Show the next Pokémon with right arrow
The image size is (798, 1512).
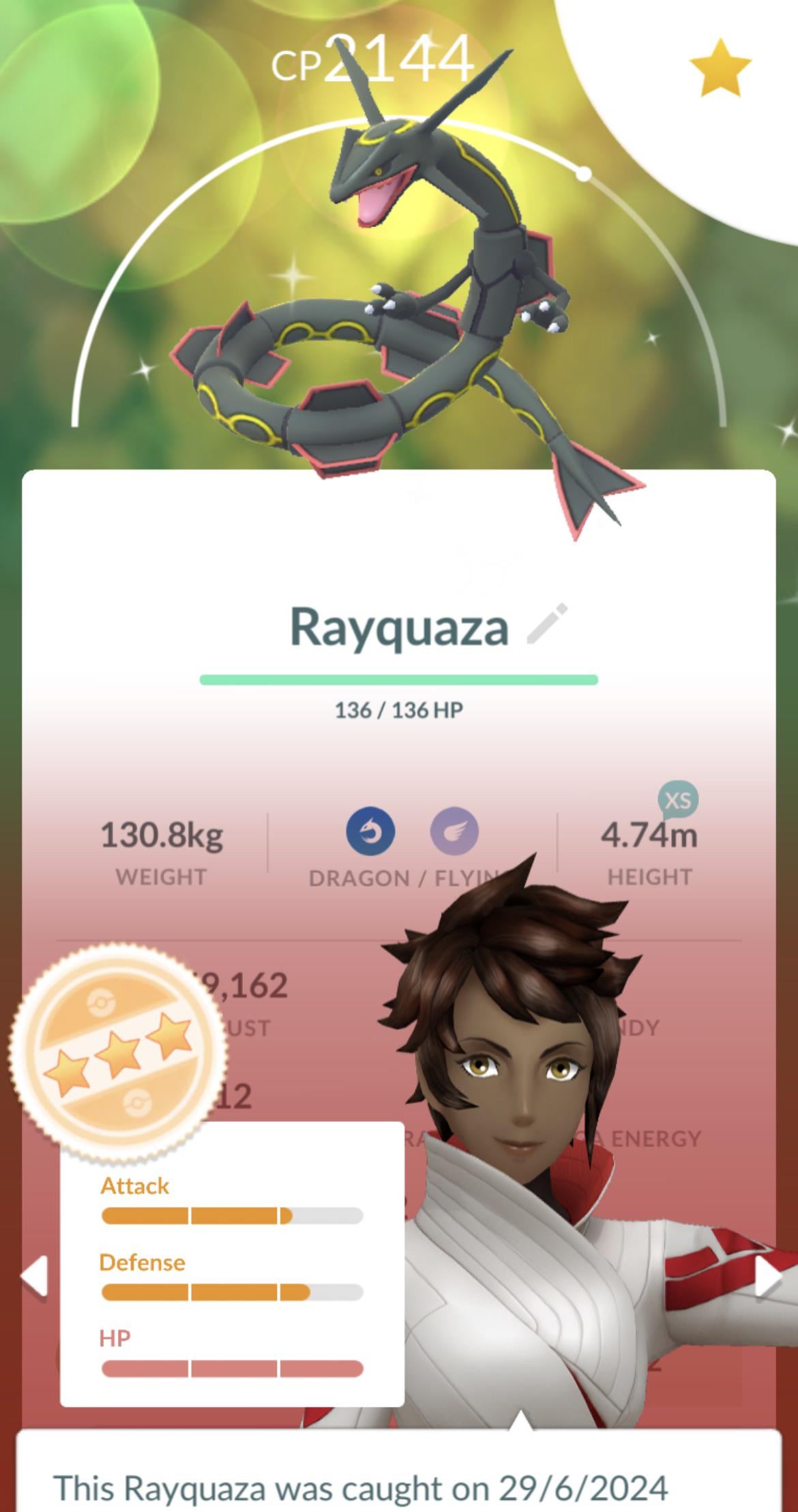tap(768, 1277)
